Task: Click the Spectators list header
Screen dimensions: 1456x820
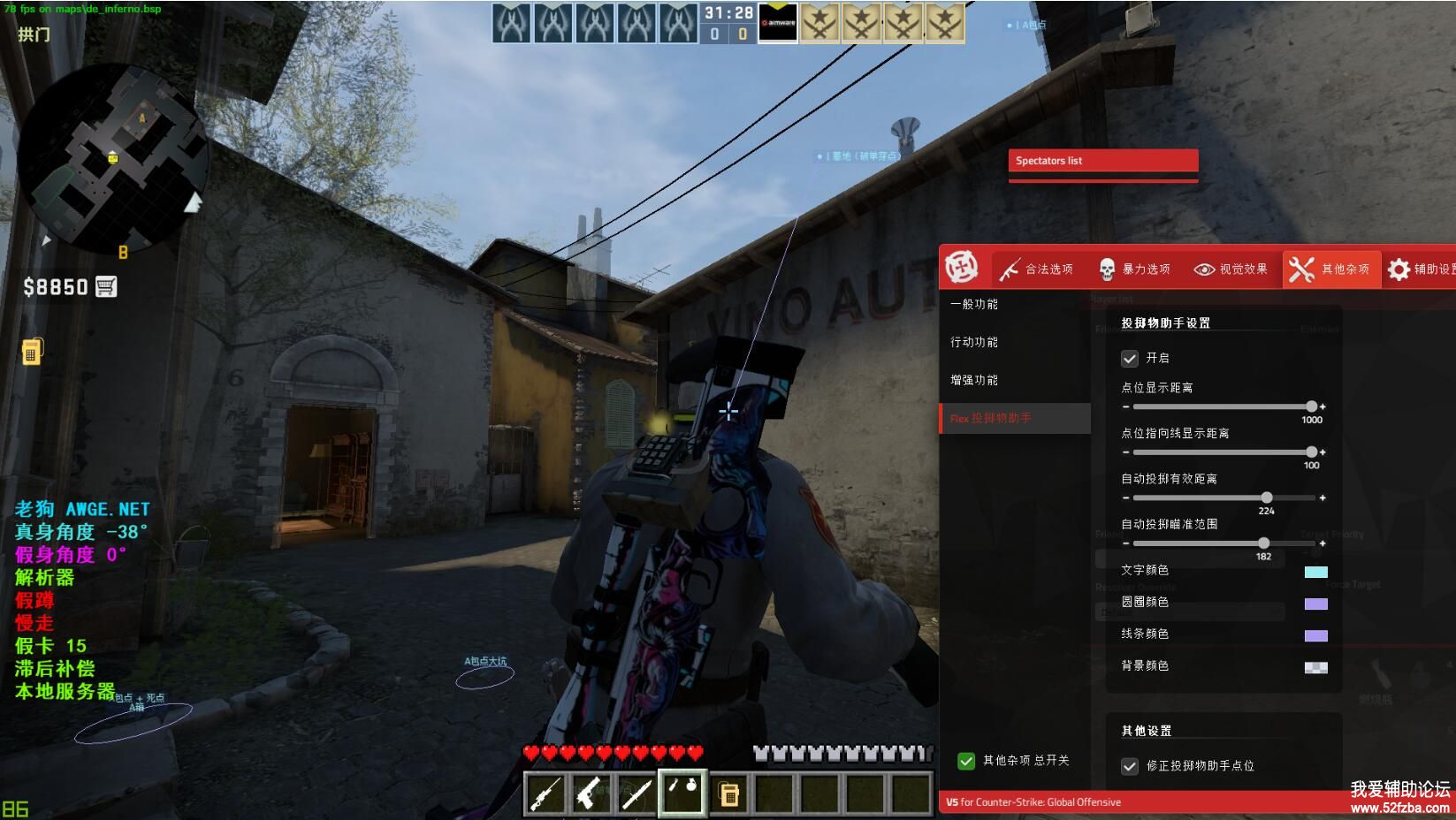Action: (x=1102, y=161)
